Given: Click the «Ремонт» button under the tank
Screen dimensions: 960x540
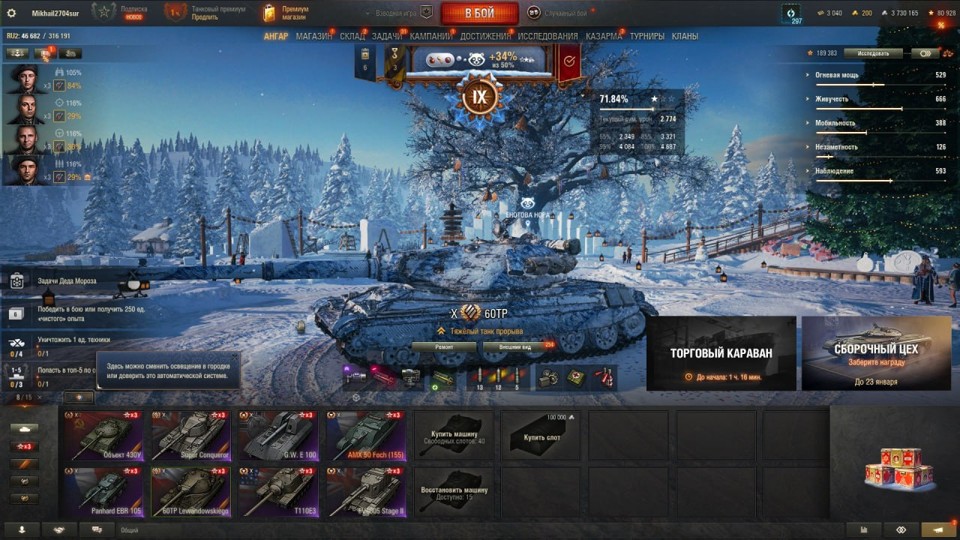Looking at the screenshot, I should (x=440, y=347).
